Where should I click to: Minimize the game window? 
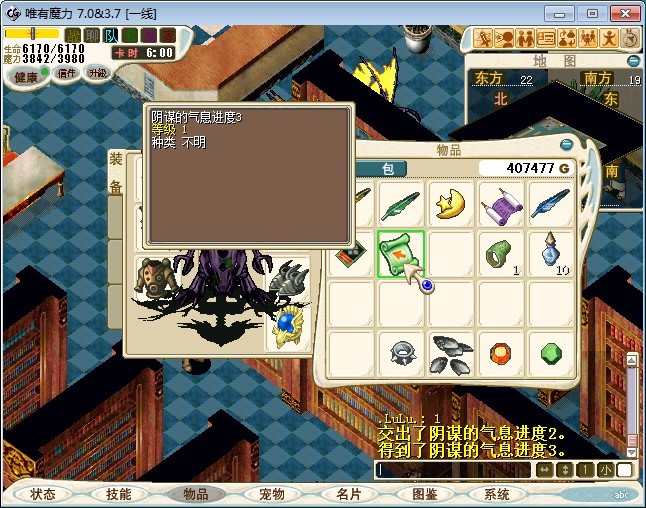tap(564, 13)
